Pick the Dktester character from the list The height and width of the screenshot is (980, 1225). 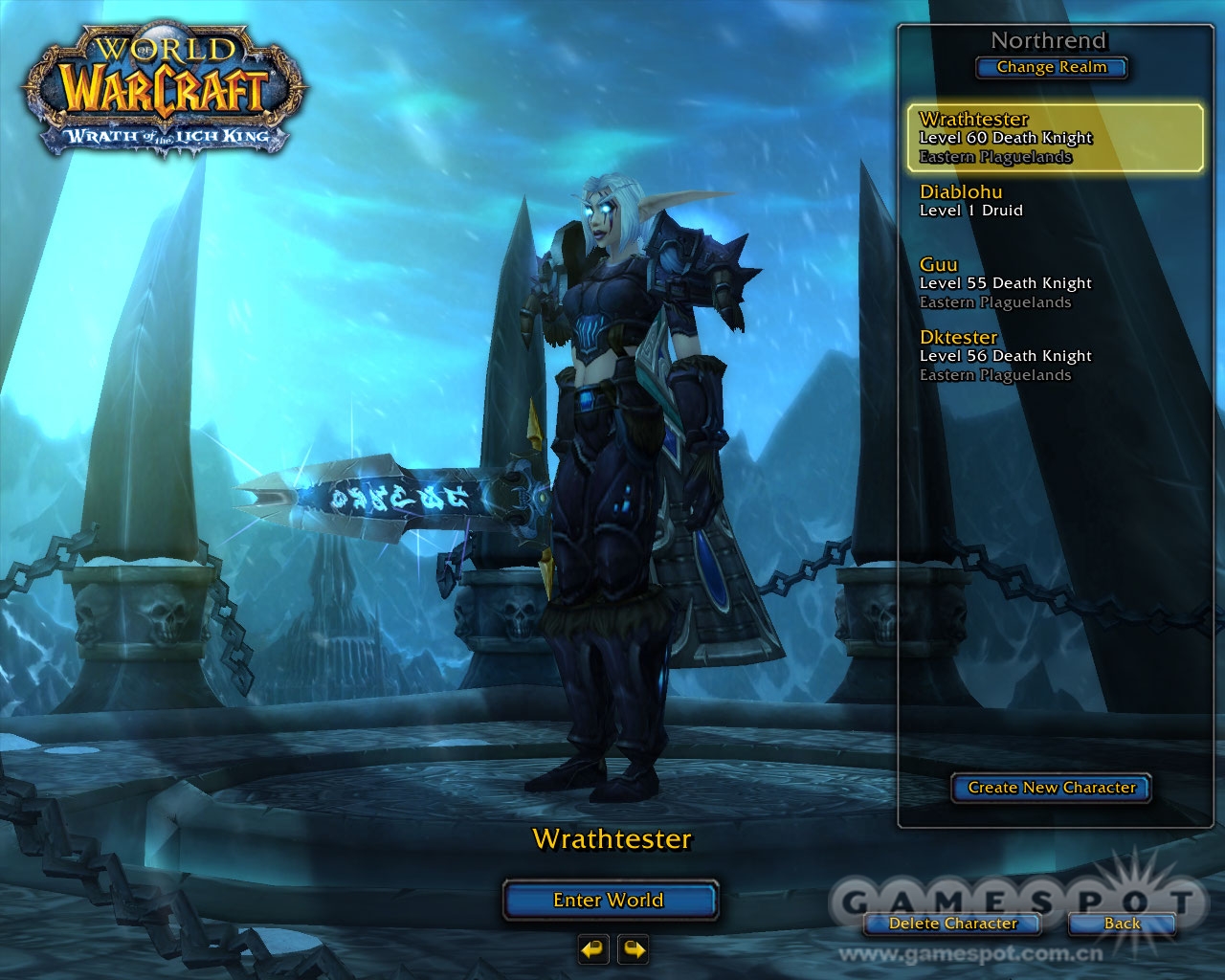coord(1055,355)
